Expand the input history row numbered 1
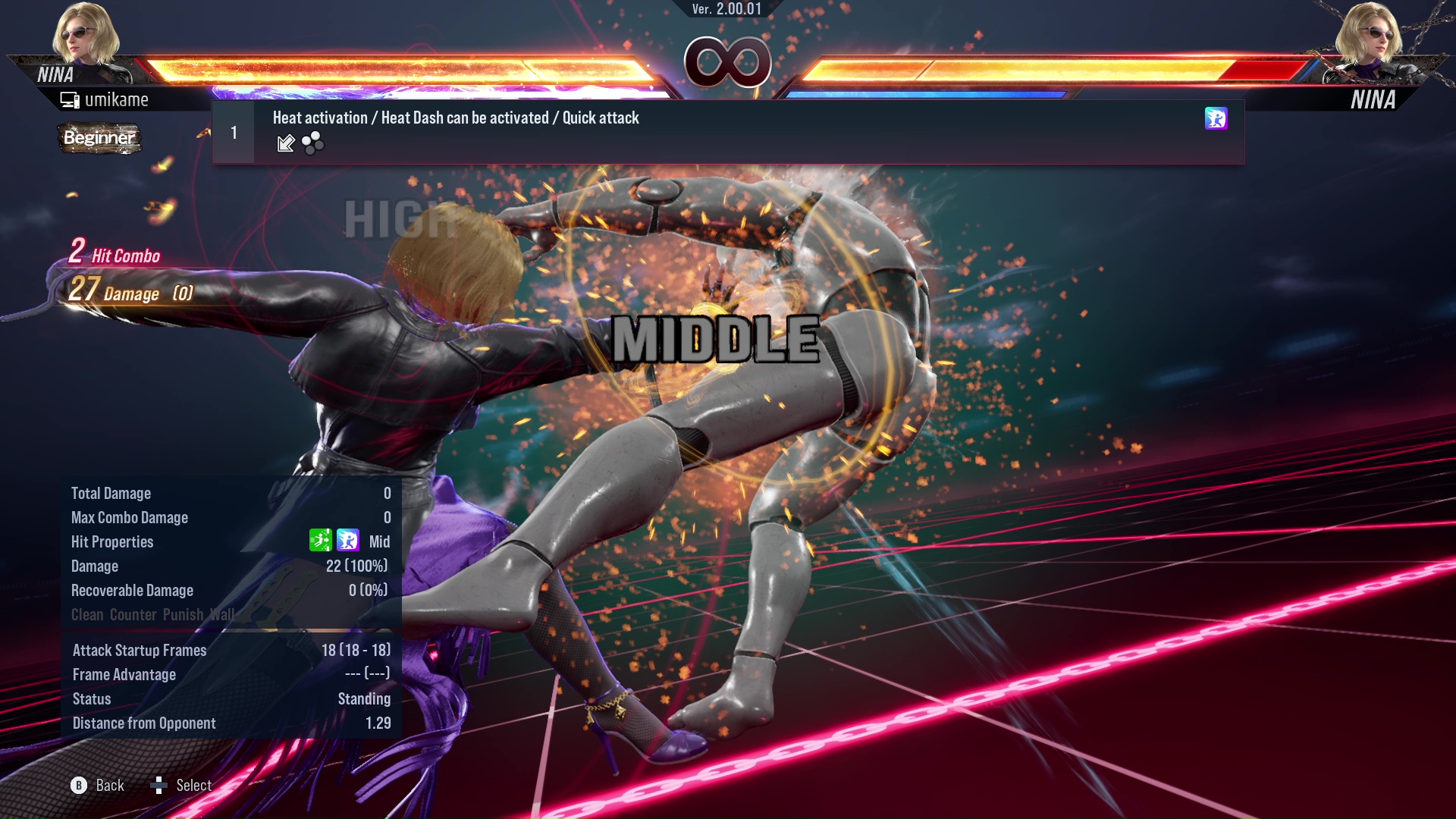Viewport: 1456px width, 819px height. coord(233,131)
